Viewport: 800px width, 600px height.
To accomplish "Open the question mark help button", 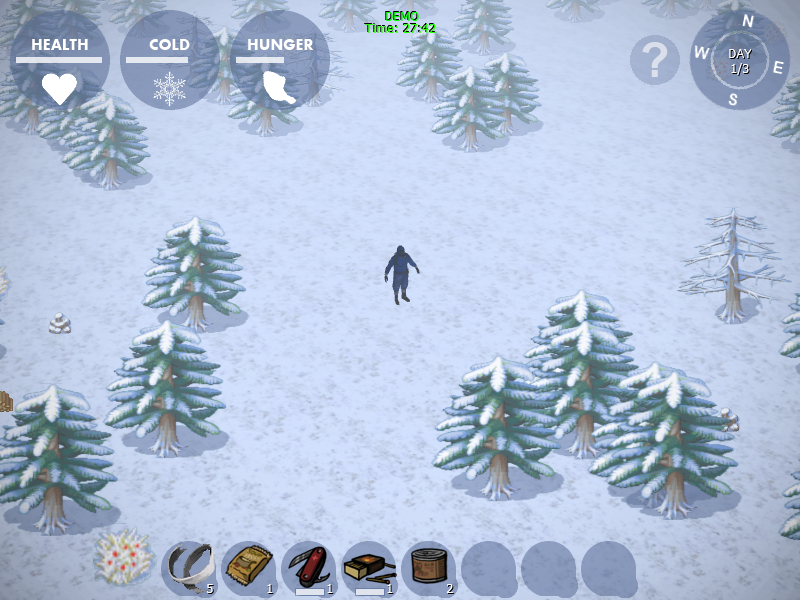I will click(x=655, y=61).
